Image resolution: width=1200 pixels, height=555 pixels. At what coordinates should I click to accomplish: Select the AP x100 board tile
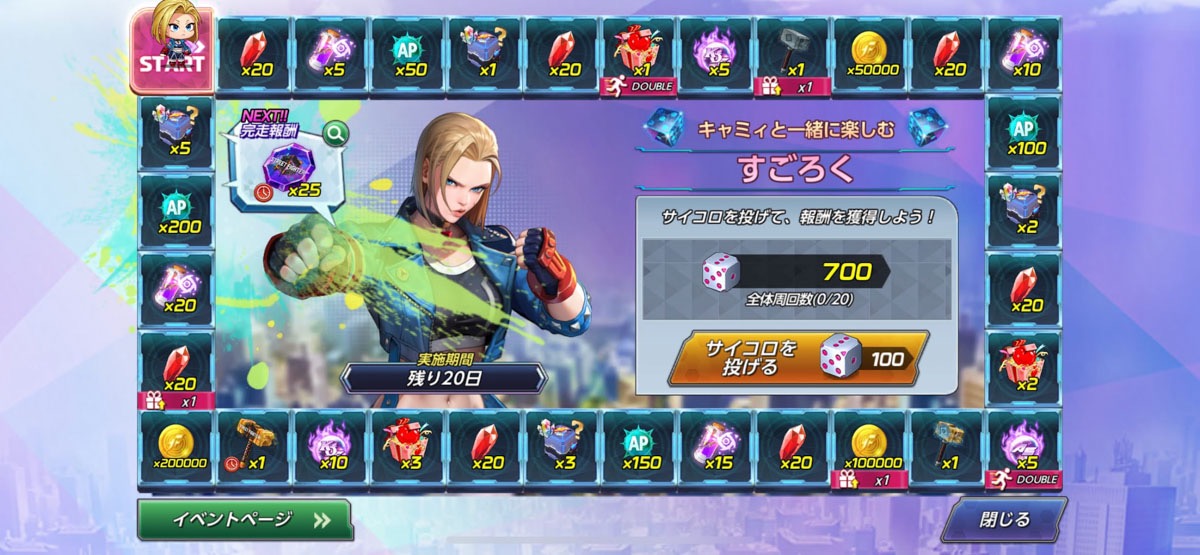[x=1024, y=134]
